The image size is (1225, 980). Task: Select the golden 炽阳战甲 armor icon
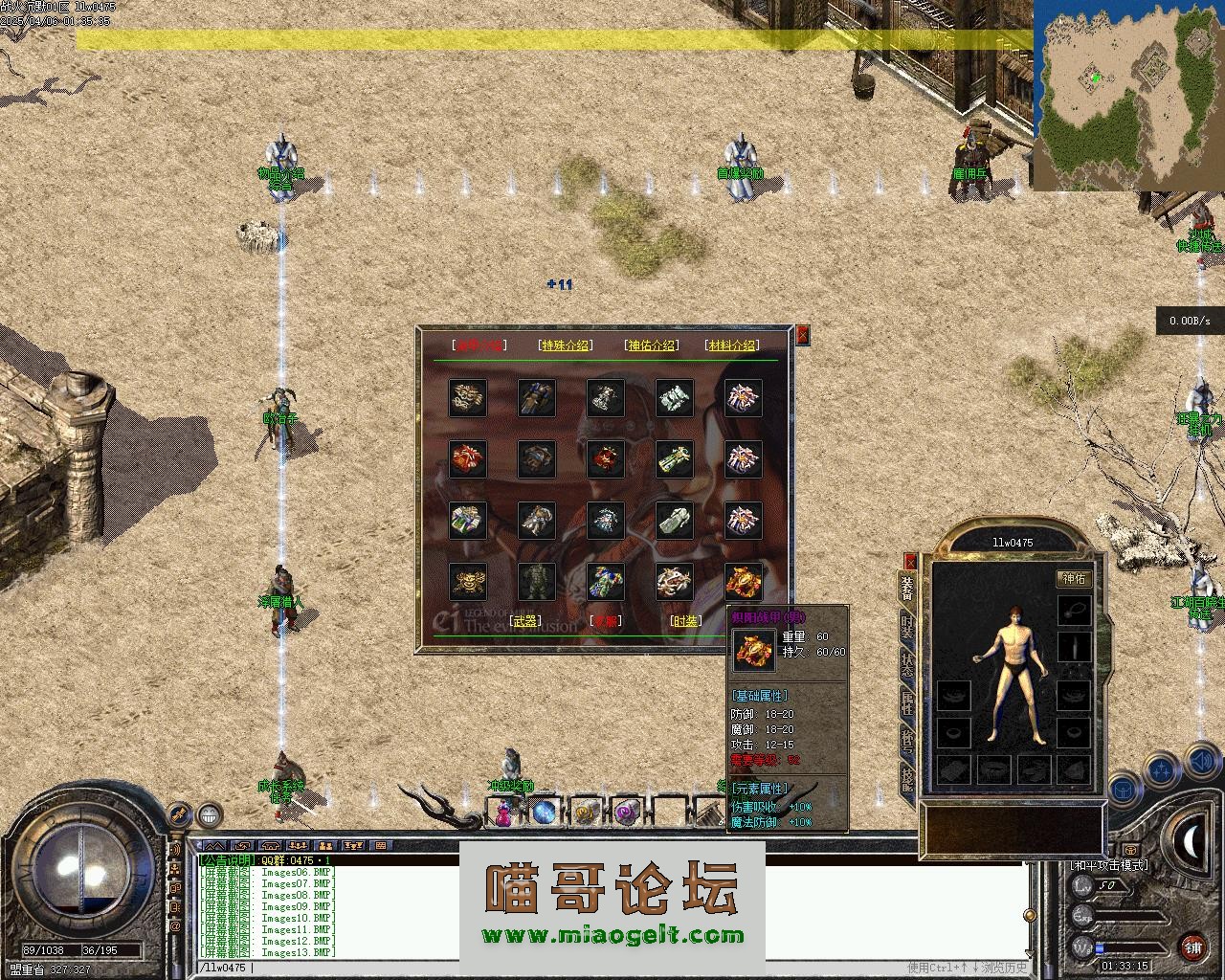(x=744, y=581)
